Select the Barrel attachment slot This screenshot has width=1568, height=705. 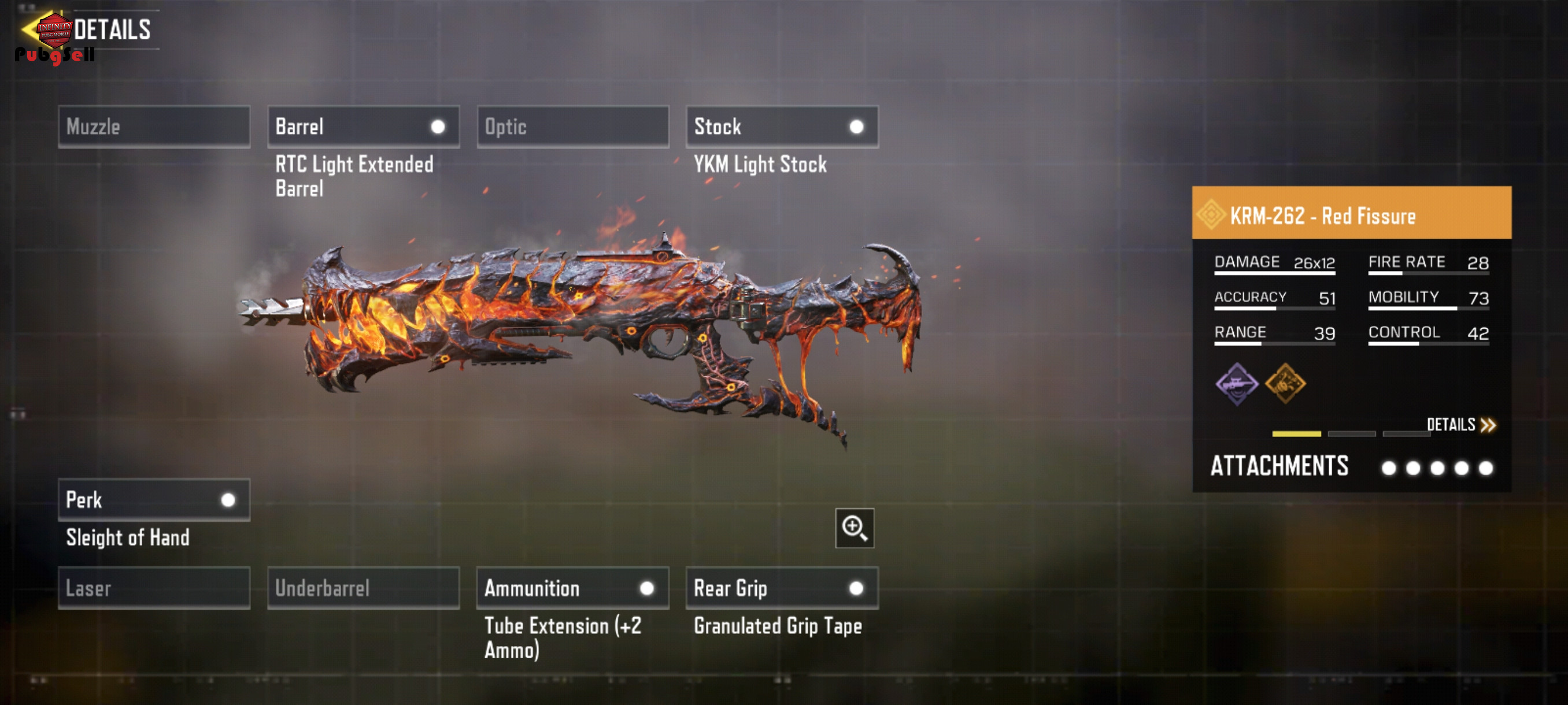point(364,127)
